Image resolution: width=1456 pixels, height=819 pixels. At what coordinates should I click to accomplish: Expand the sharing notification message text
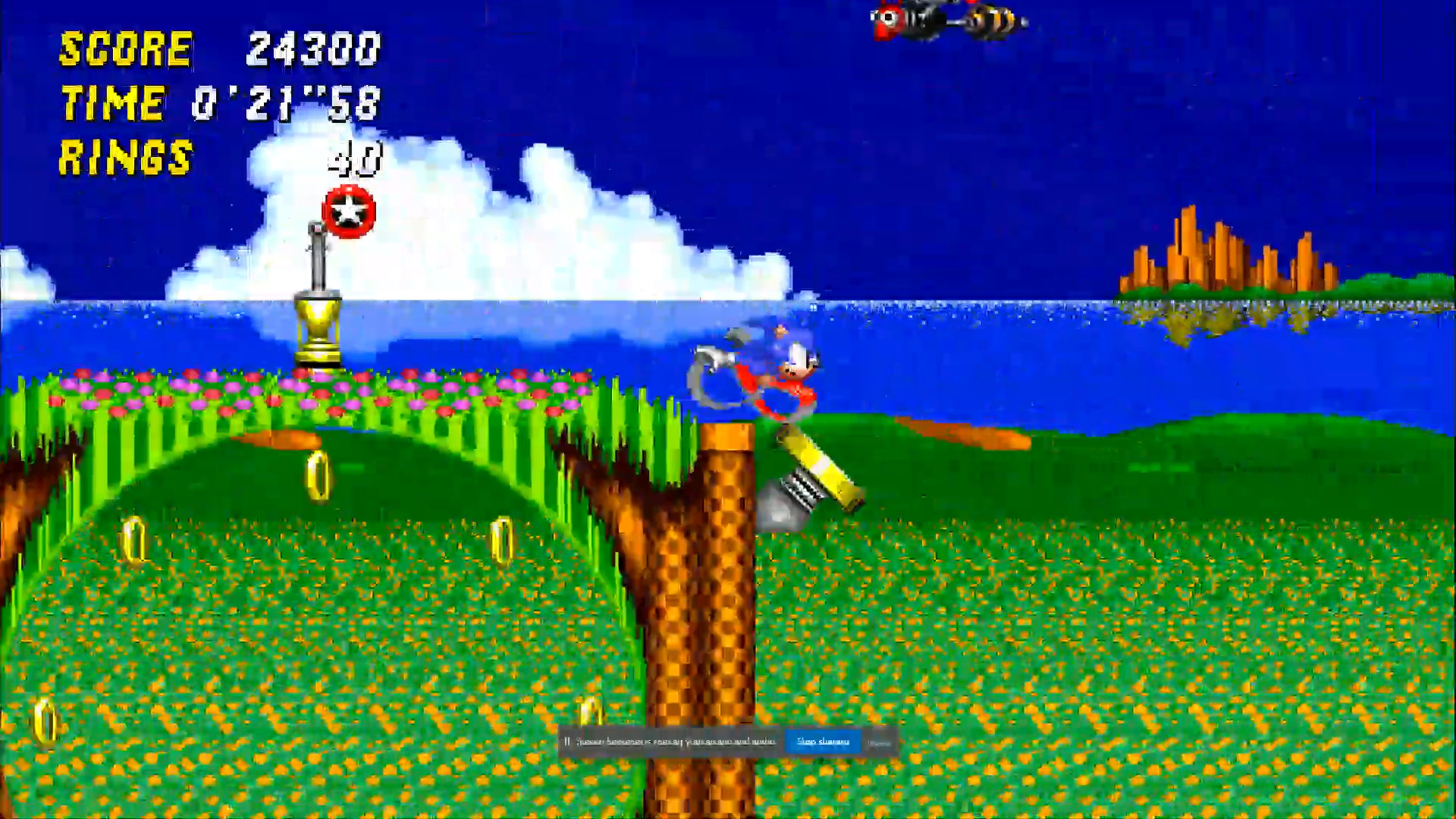[675, 742]
